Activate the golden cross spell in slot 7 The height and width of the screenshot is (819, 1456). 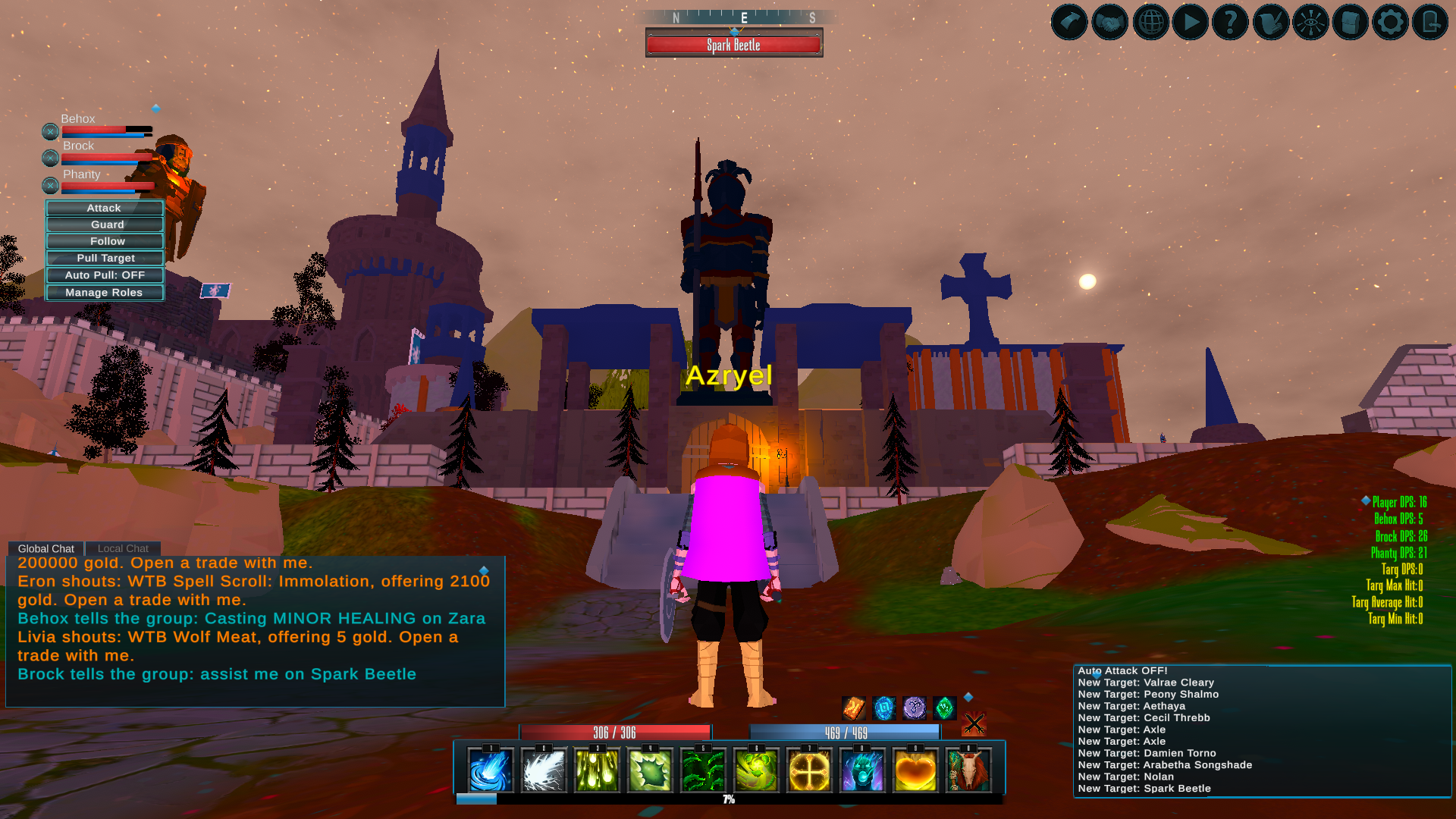click(808, 770)
